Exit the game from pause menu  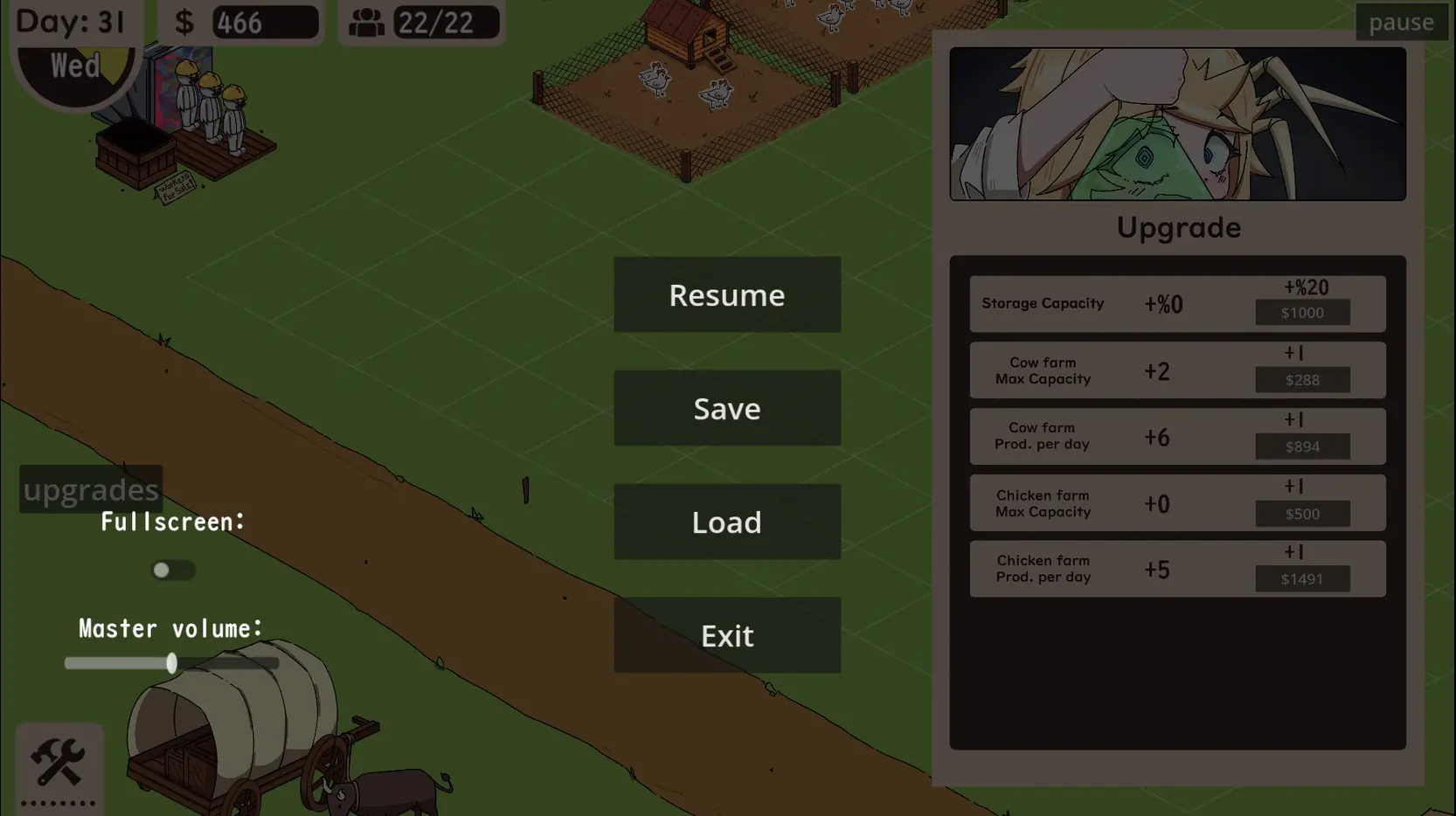click(x=727, y=635)
